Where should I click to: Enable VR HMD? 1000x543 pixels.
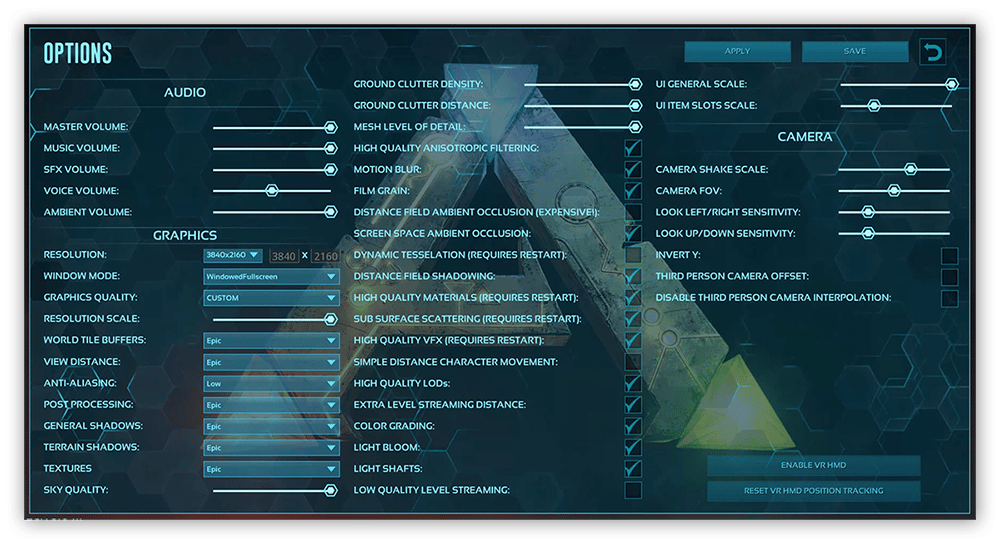pyautogui.click(x=813, y=466)
